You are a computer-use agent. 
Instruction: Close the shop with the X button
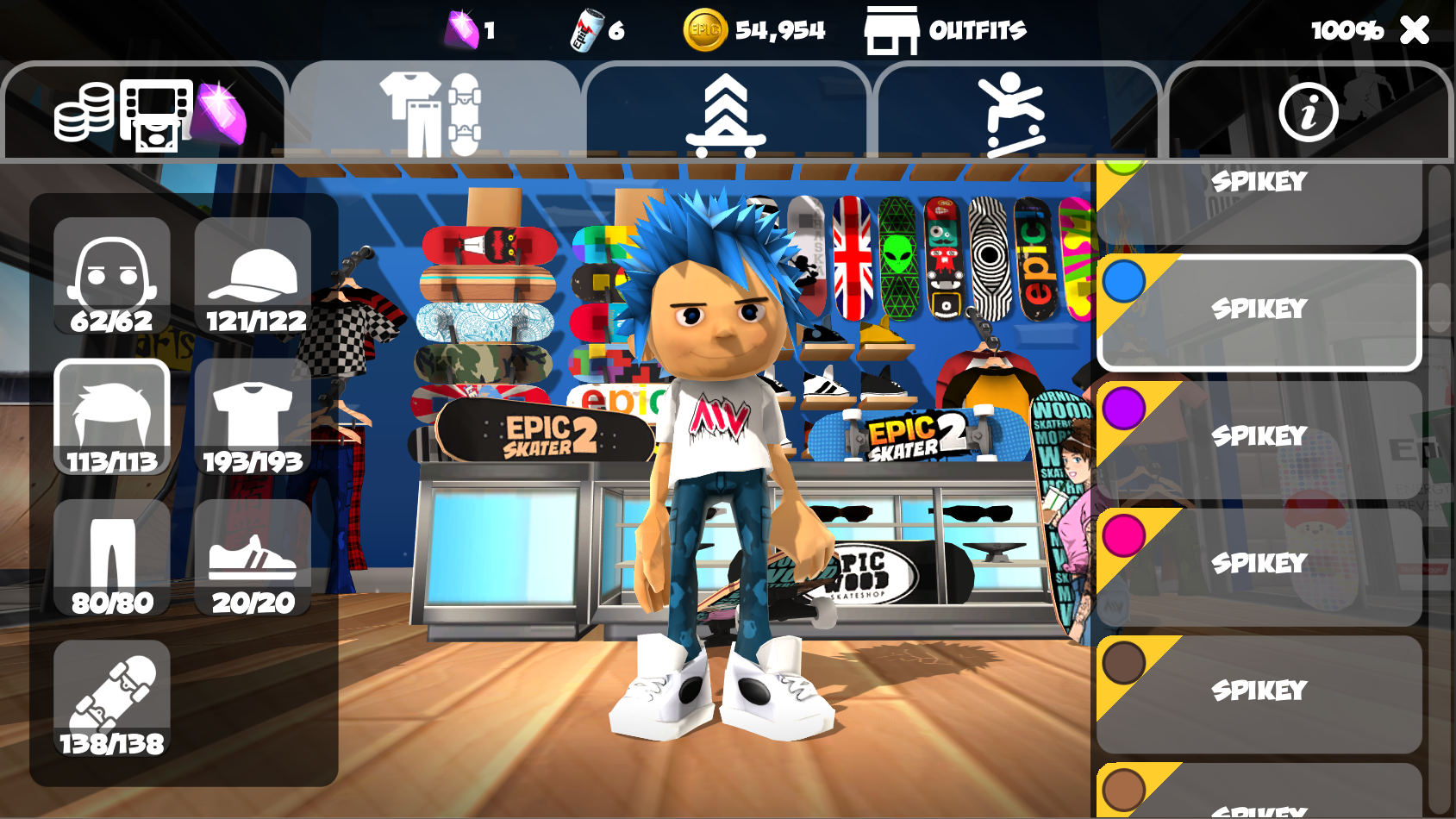click(x=1415, y=30)
